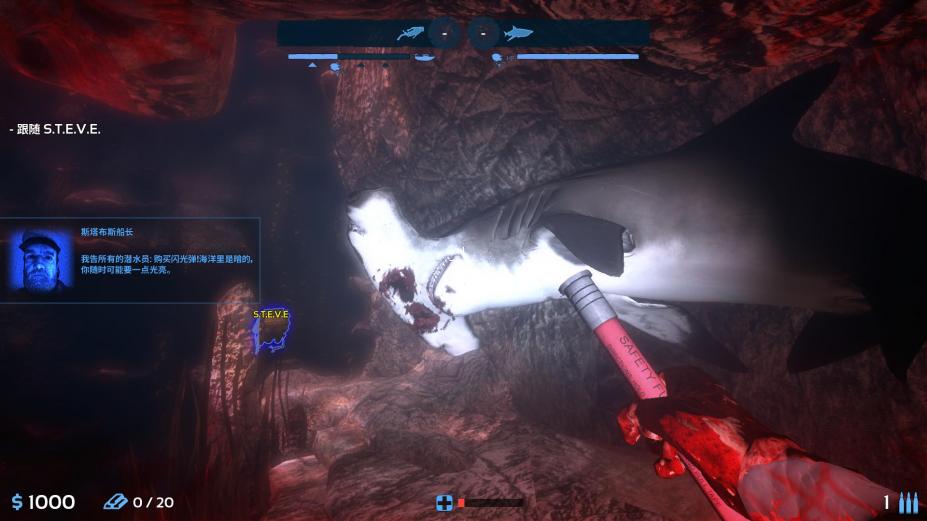Select the S.T.E.V.E. waypoint marker
This screenshot has width=927, height=521.
tap(270, 331)
